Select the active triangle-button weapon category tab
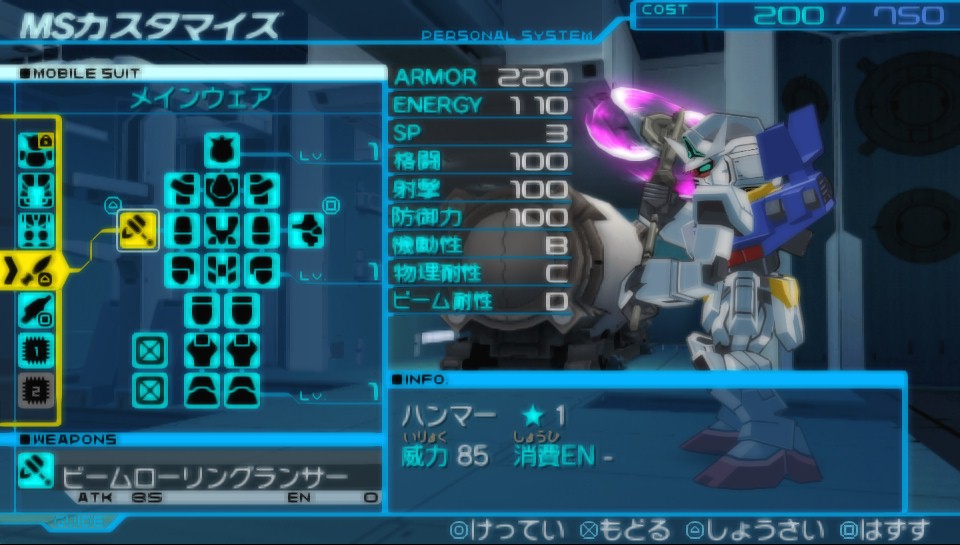The height and width of the screenshot is (545, 960). pyautogui.click(x=36, y=269)
